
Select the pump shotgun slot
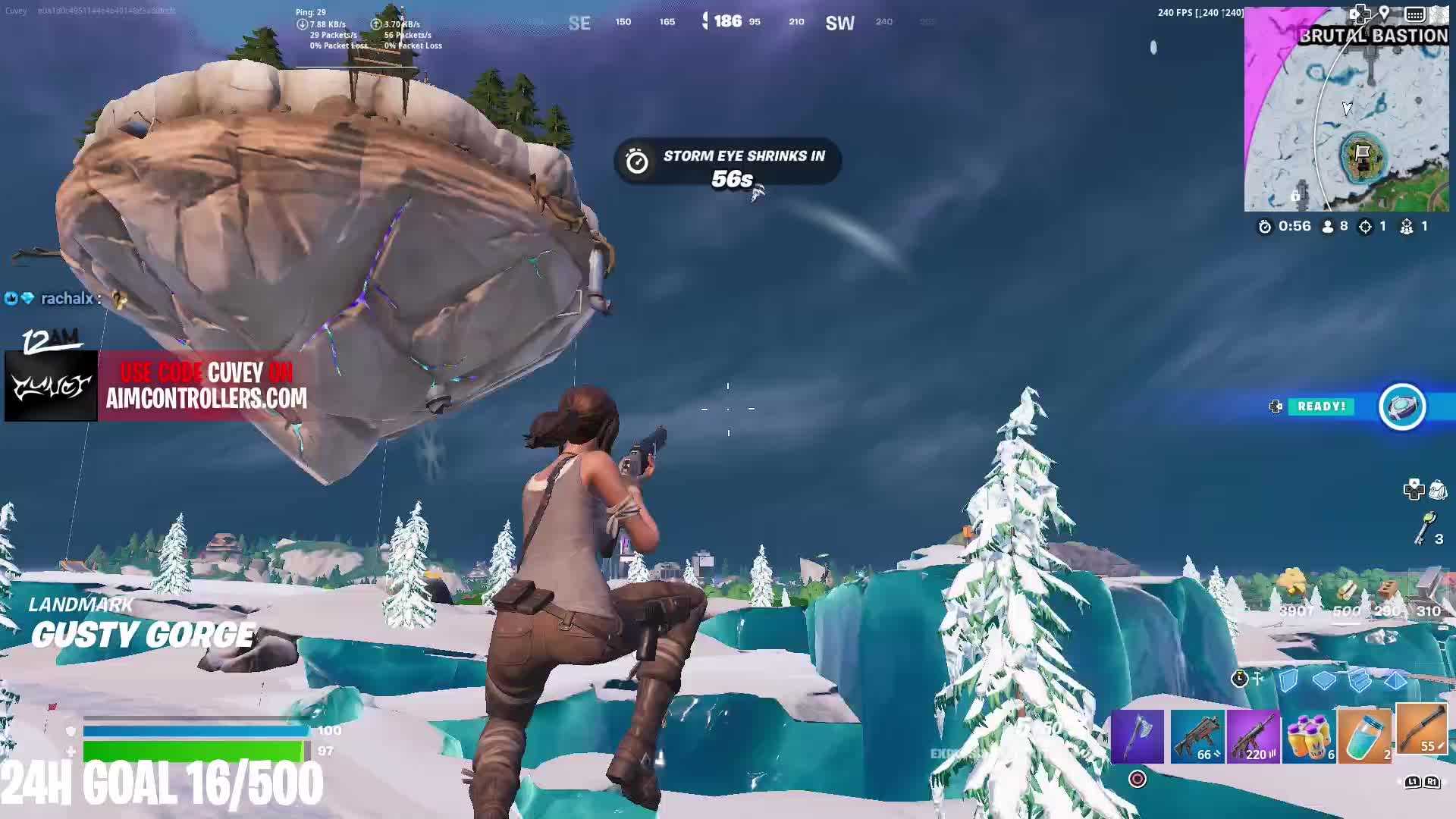(1420, 733)
